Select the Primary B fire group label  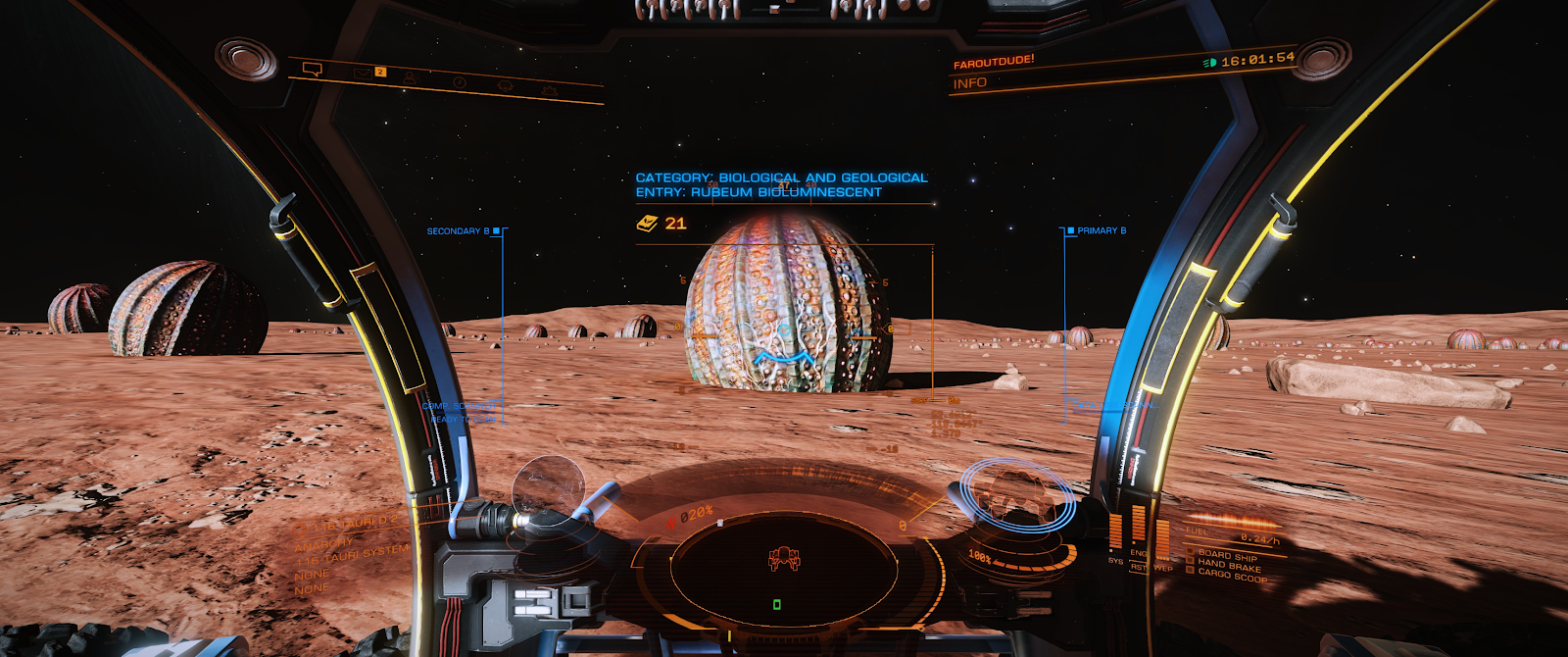(x=1102, y=231)
